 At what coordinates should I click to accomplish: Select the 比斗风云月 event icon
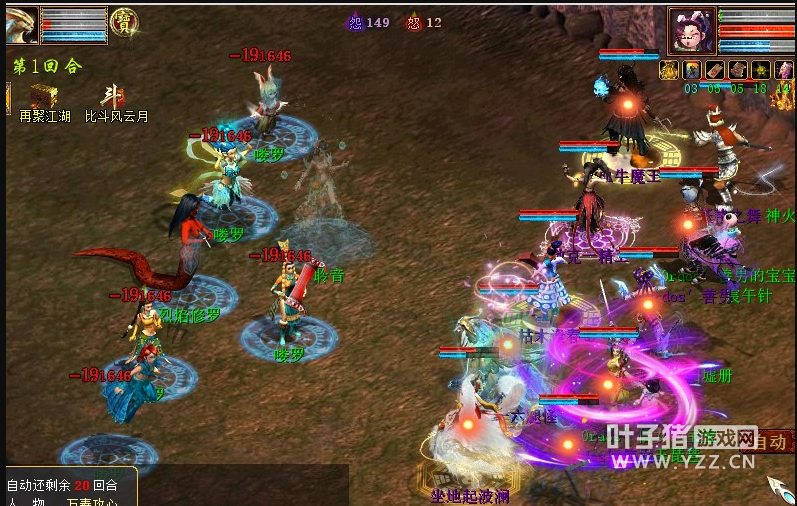(x=112, y=96)
